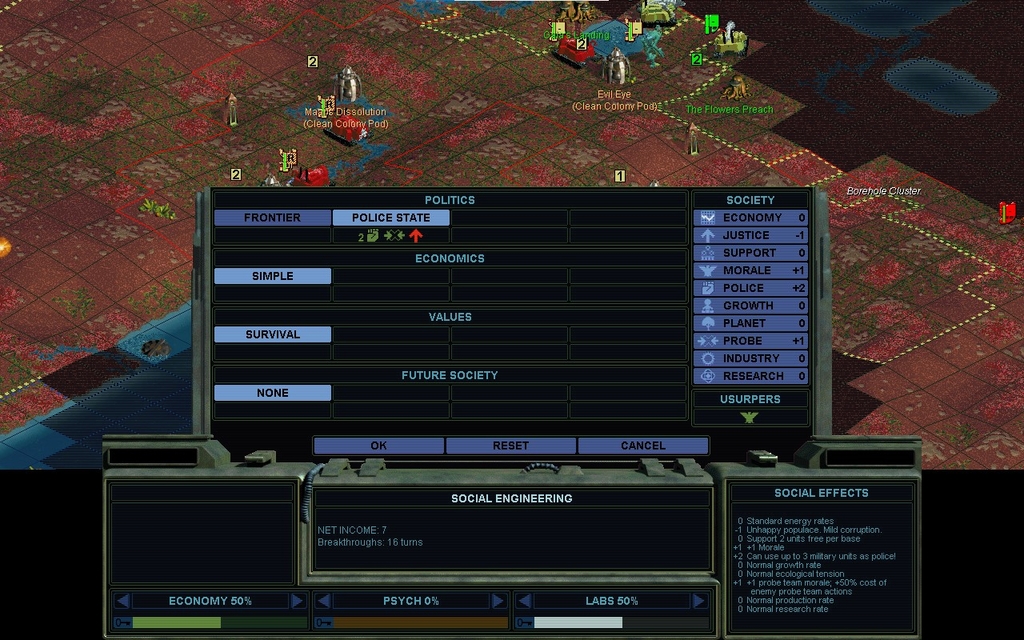Confirm changes with the OK button
Viewport: 1024px width, 640px height.
click(378, 446)
